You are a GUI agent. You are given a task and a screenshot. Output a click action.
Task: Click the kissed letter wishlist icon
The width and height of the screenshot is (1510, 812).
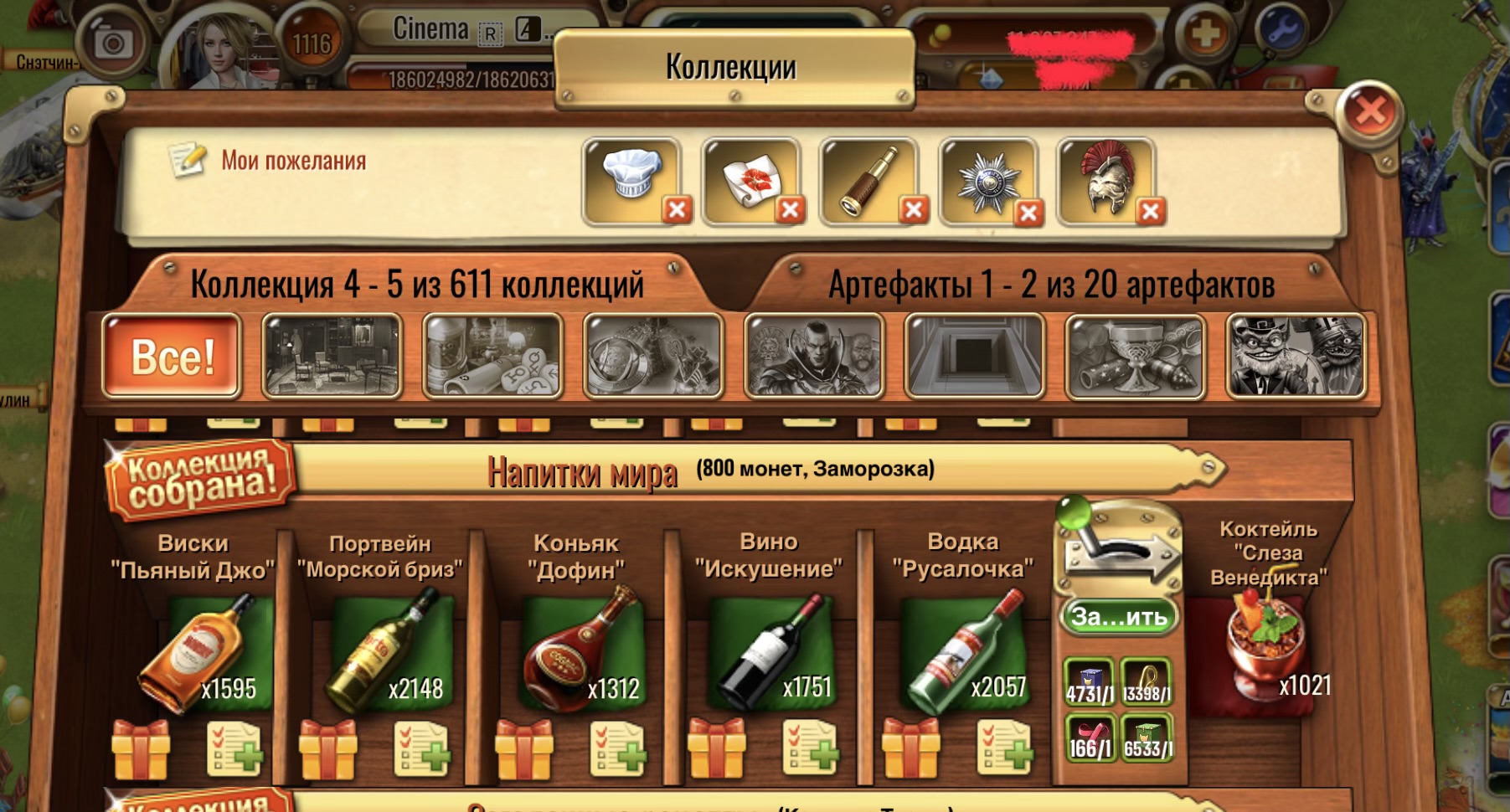tap(749, 177)
